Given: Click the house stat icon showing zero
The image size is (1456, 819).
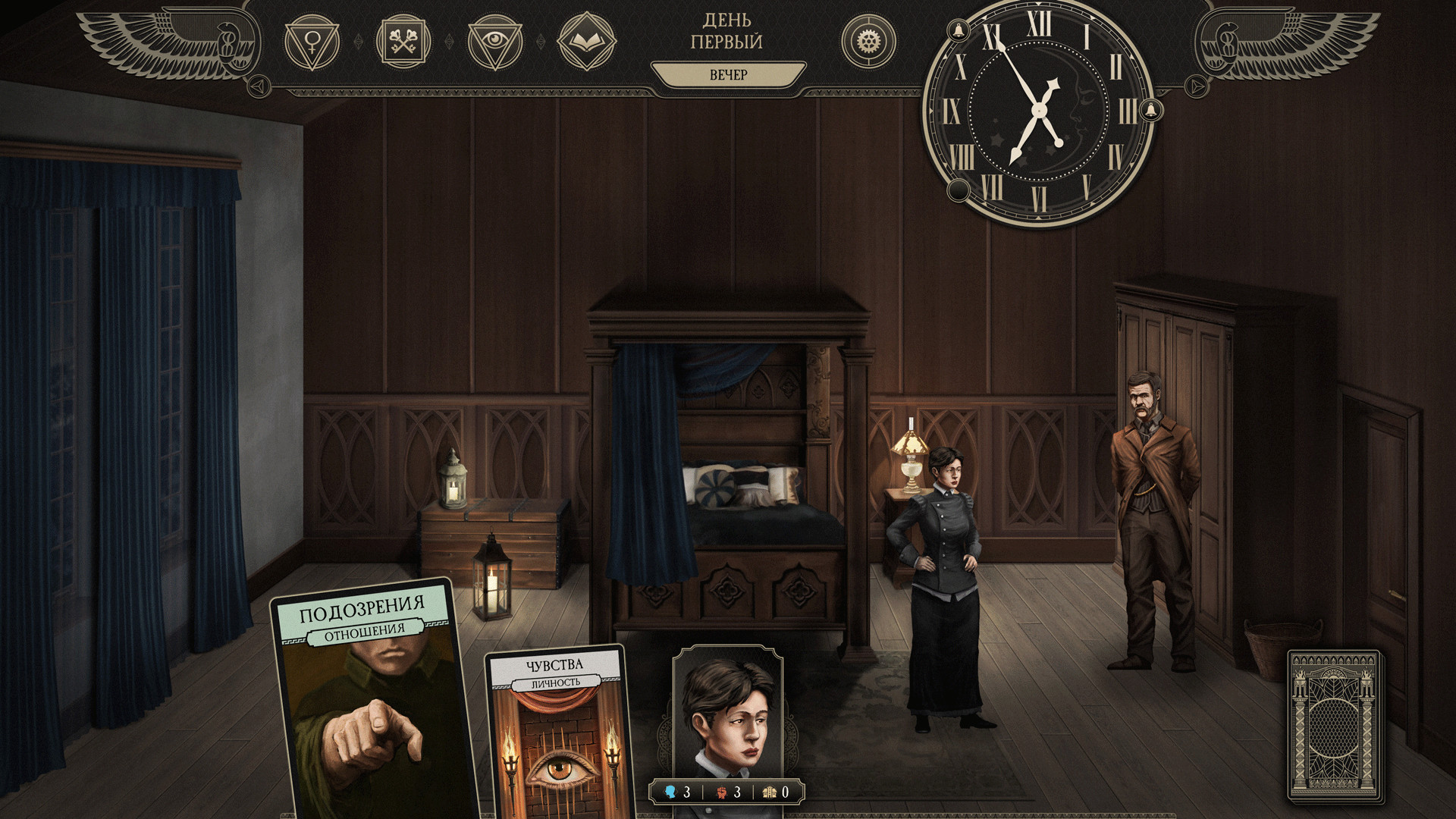Looking at the screenshot, I should (x=770, y=791).
